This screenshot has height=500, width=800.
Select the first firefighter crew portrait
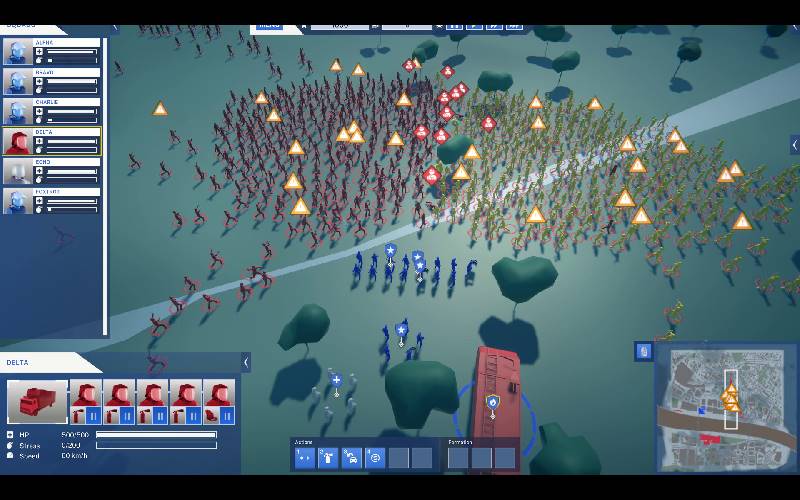(x=87, y=401)
